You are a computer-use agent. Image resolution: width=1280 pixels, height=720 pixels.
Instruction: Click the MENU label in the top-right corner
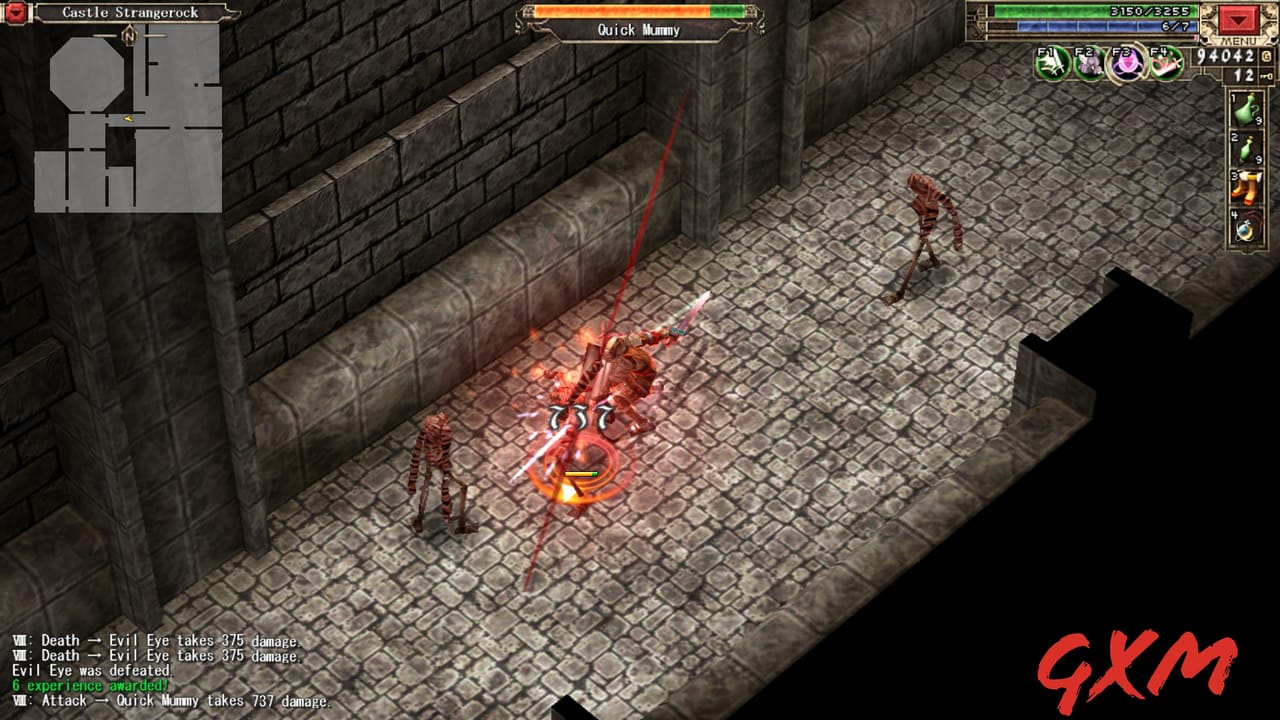tap(1238, 41)
